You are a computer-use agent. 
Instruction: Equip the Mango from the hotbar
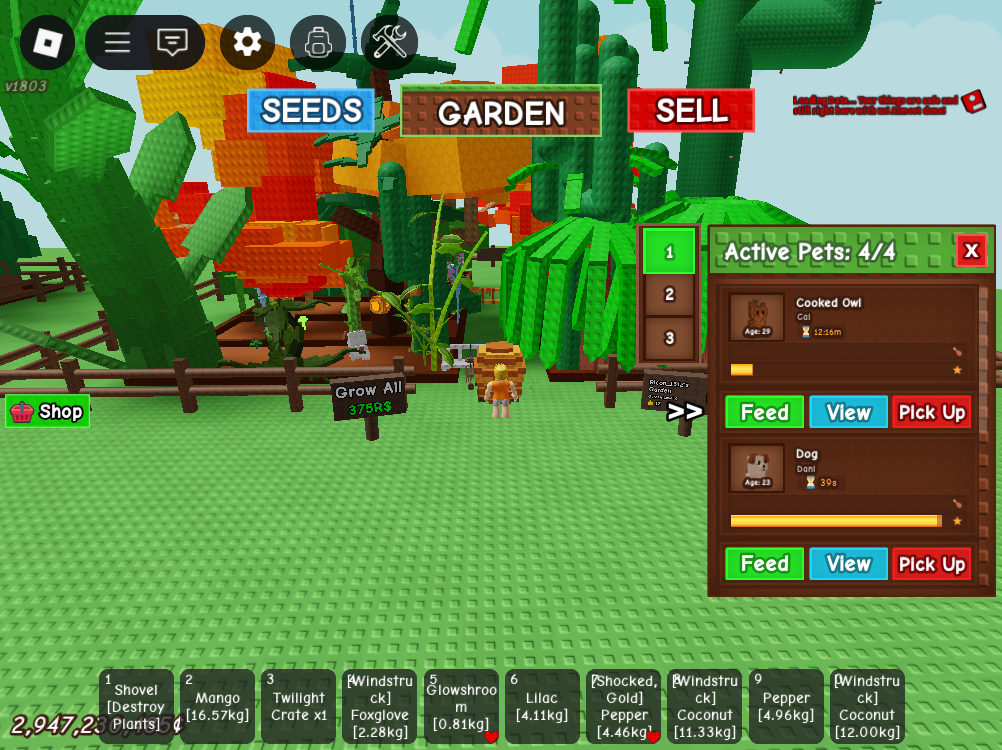pos(217,706)
